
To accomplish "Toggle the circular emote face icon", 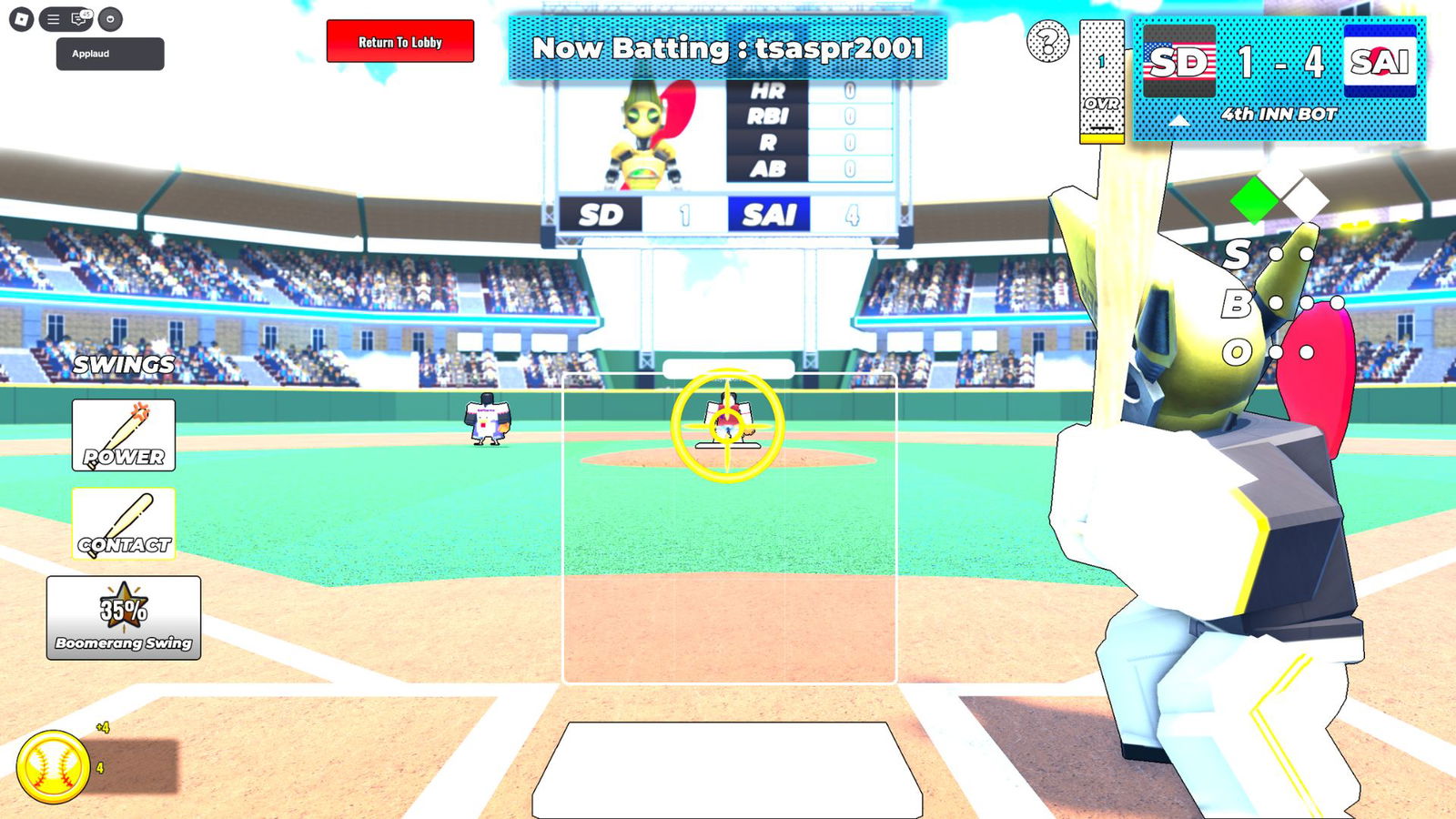I will [112, 17].
